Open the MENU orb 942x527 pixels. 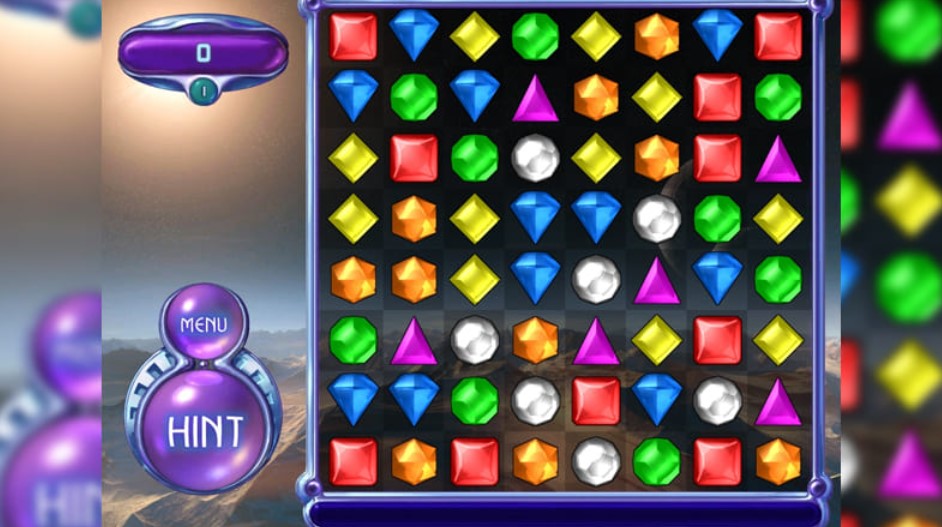(x=203, y=324)
